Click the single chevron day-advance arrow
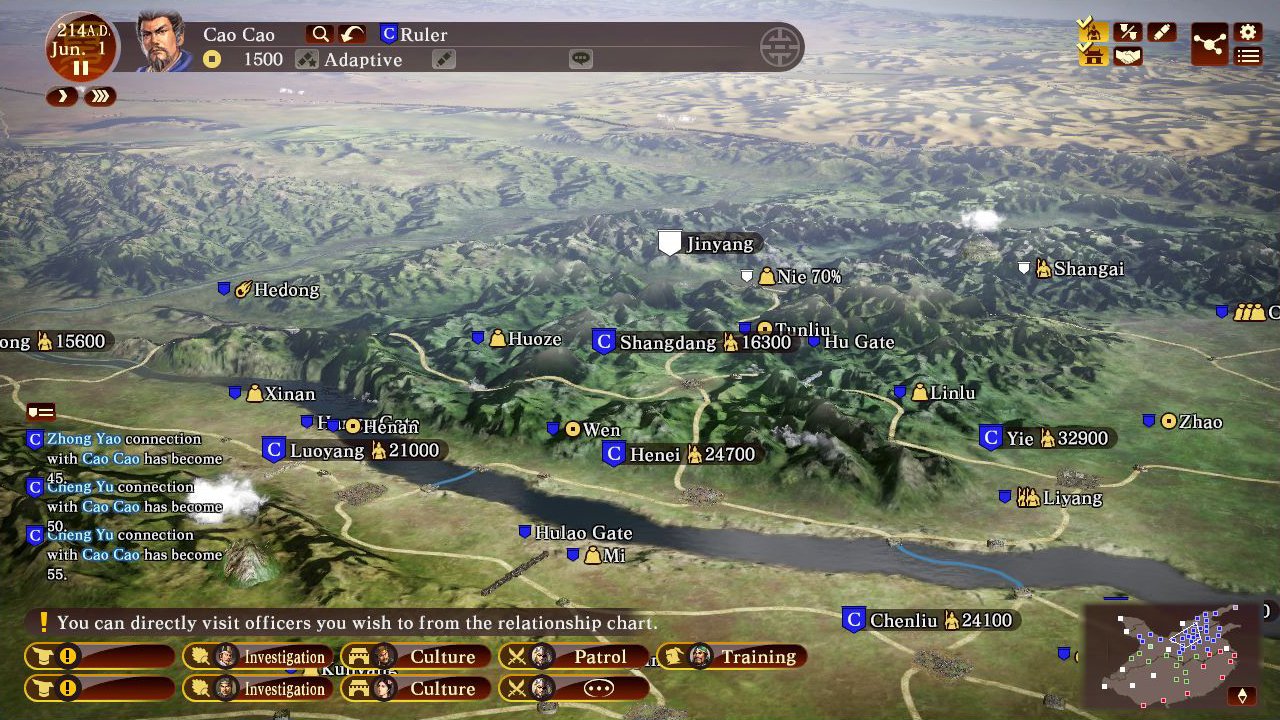 (62, 97)
